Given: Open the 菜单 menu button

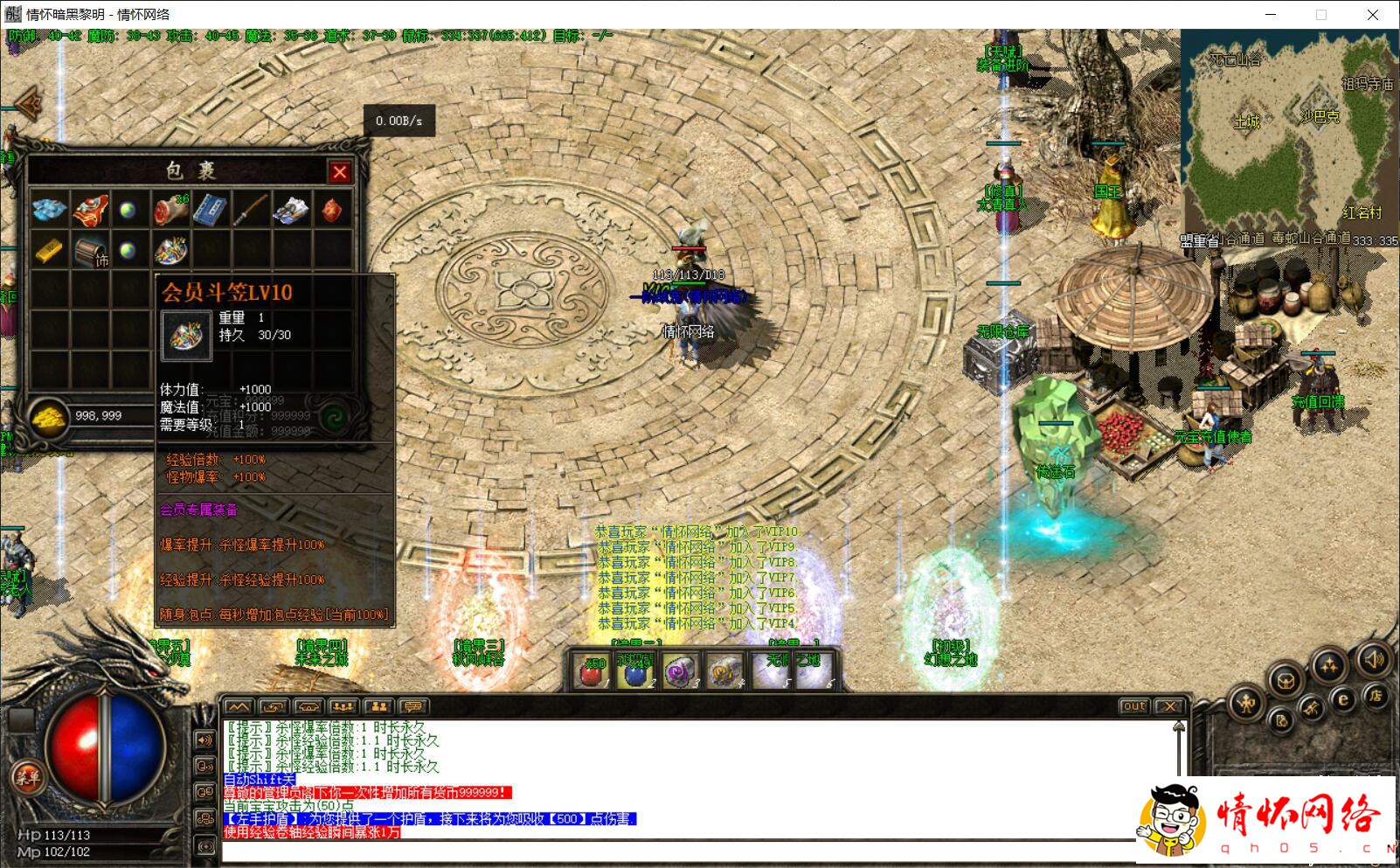Looking at the screenshot, I should [26, 777].
